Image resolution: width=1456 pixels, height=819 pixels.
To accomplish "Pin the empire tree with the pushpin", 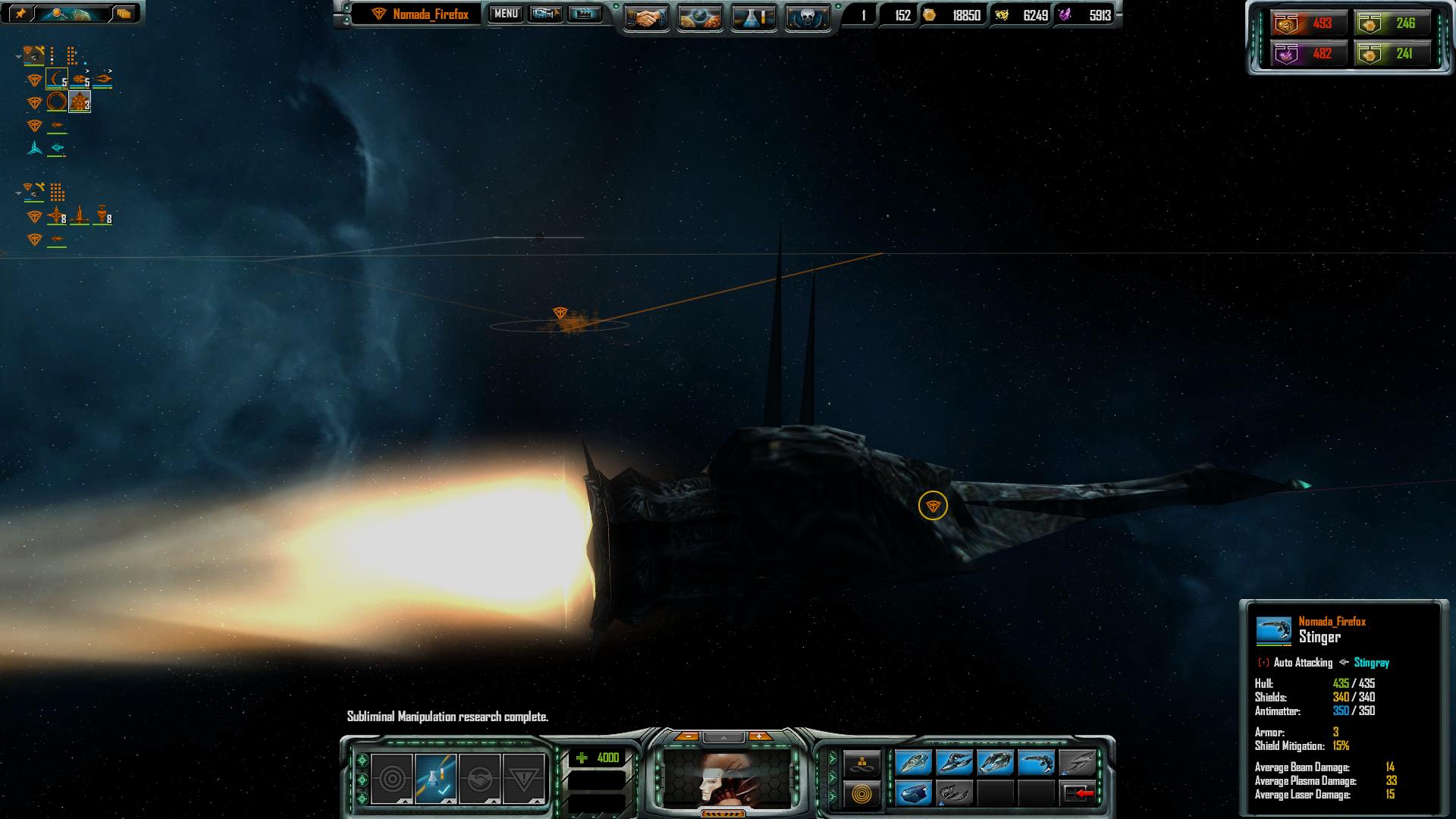I will pos(20,14).
